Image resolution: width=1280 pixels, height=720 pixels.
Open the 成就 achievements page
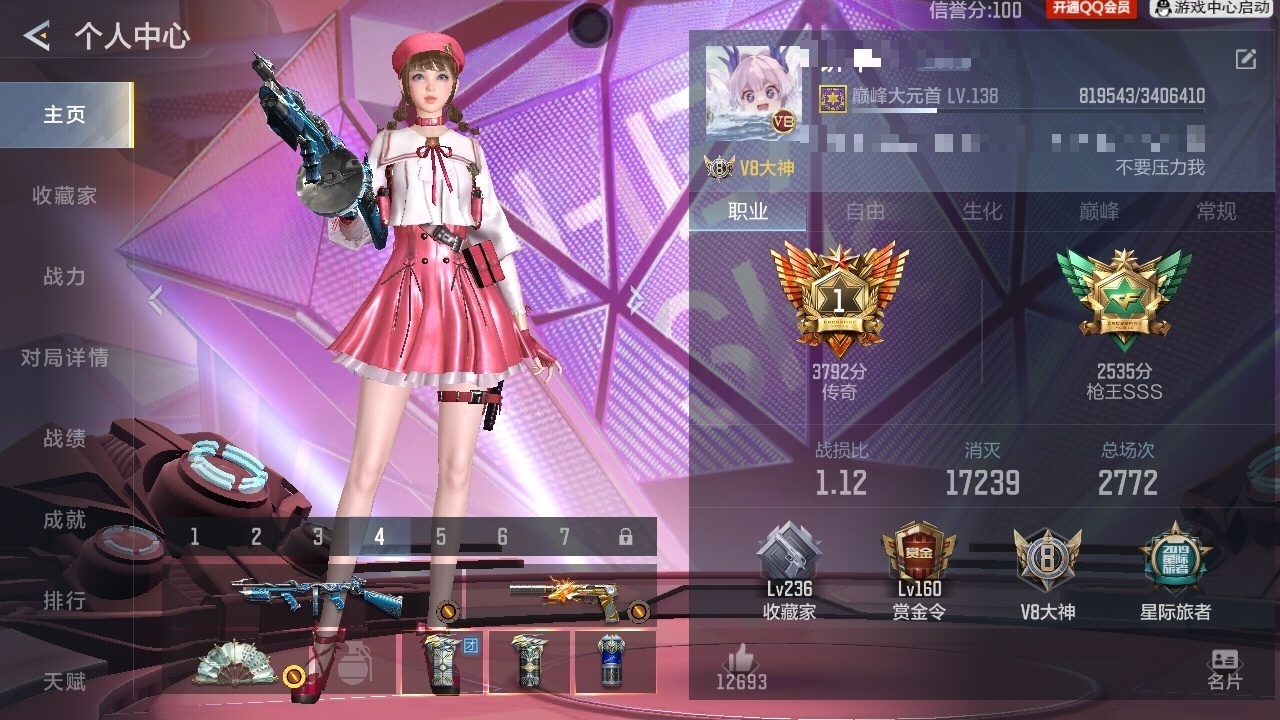tap(65, 520)
